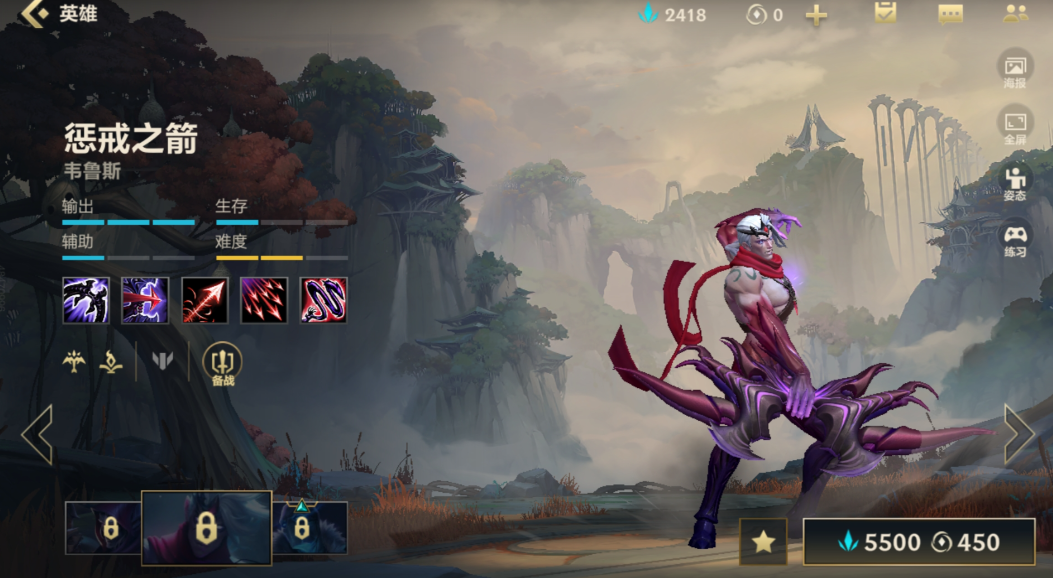
Task: Select the large locked middle skin thumbnail
Action: point(206,527)
